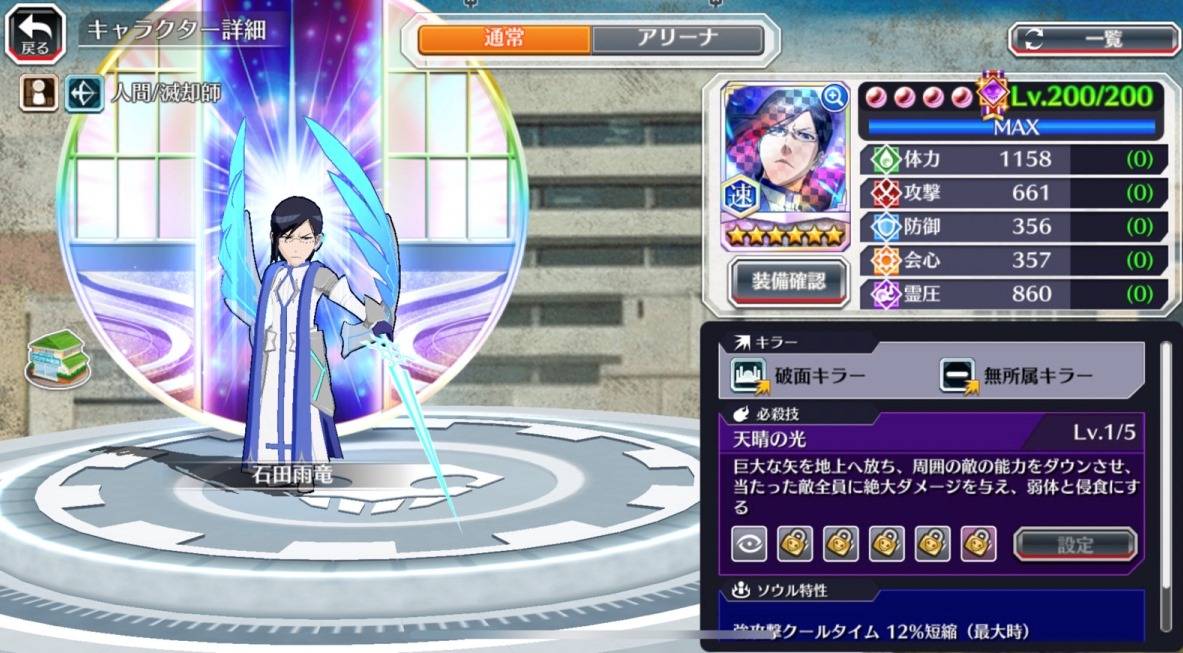Select the 破面キラー killer icon
The height and width of the screenshot is (653, 1183).
pyautogui.click(x=748, y=375)
